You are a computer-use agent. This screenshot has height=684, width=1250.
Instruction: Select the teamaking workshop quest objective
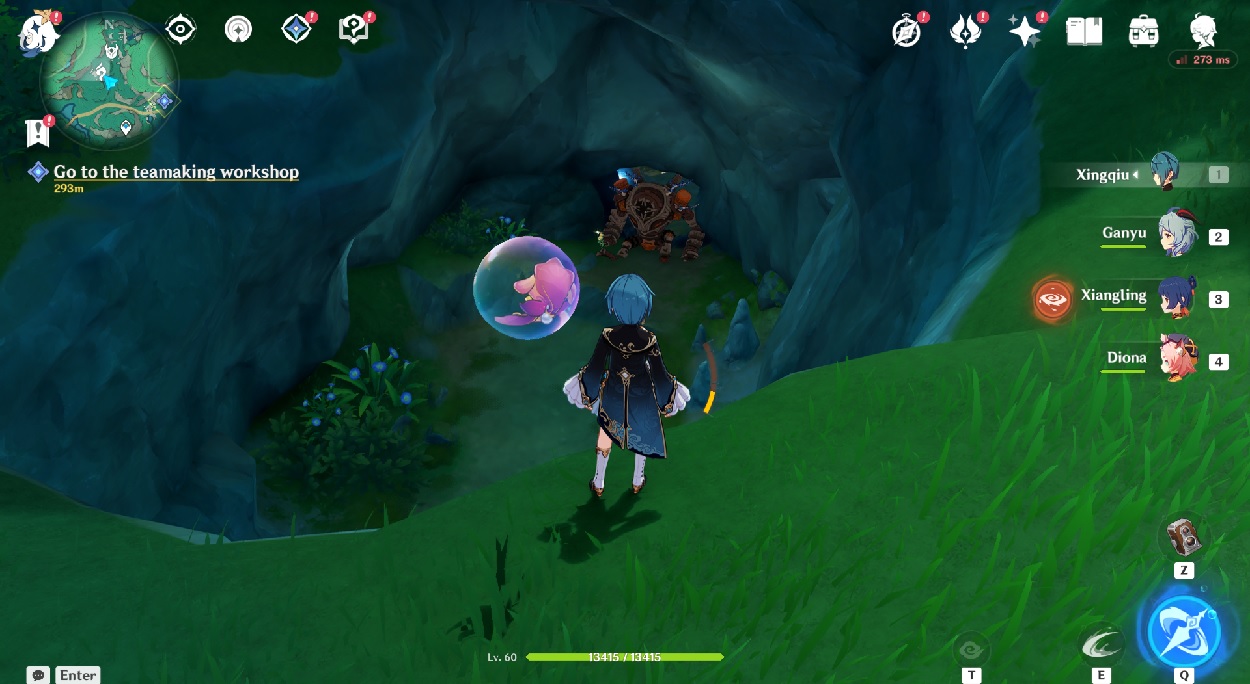coord(176,172)
